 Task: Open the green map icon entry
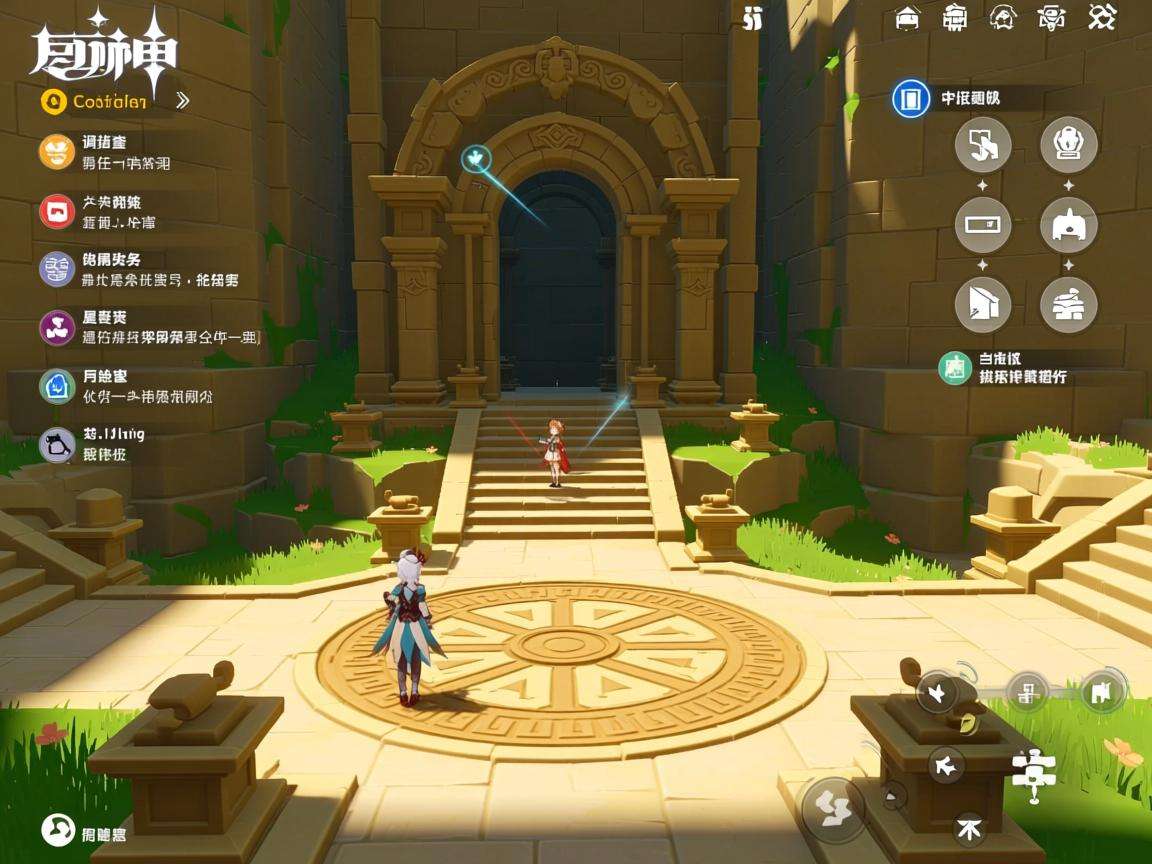click(955, 367)
